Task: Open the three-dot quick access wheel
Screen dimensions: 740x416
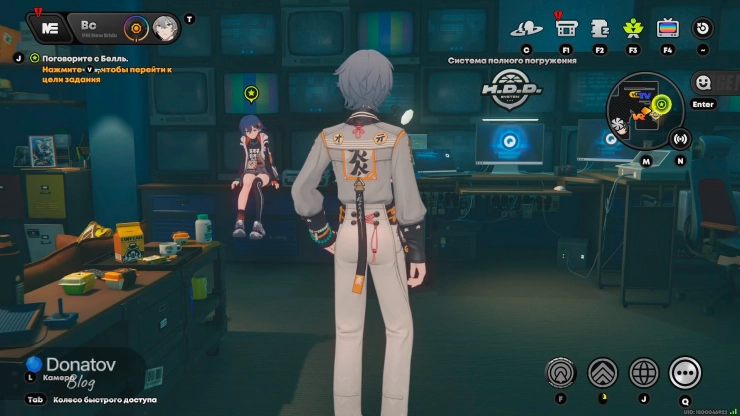Action: [x=685, y=372]
